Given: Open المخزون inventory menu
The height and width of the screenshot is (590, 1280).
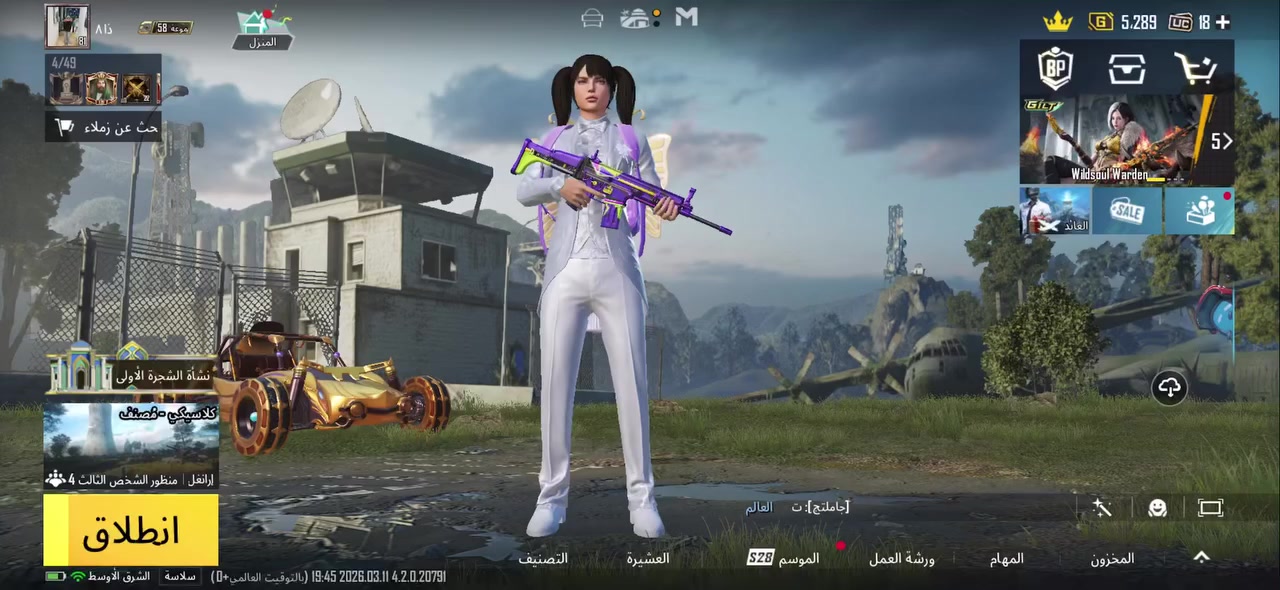Looking at the screenshot, I should tap(1112, 559).
